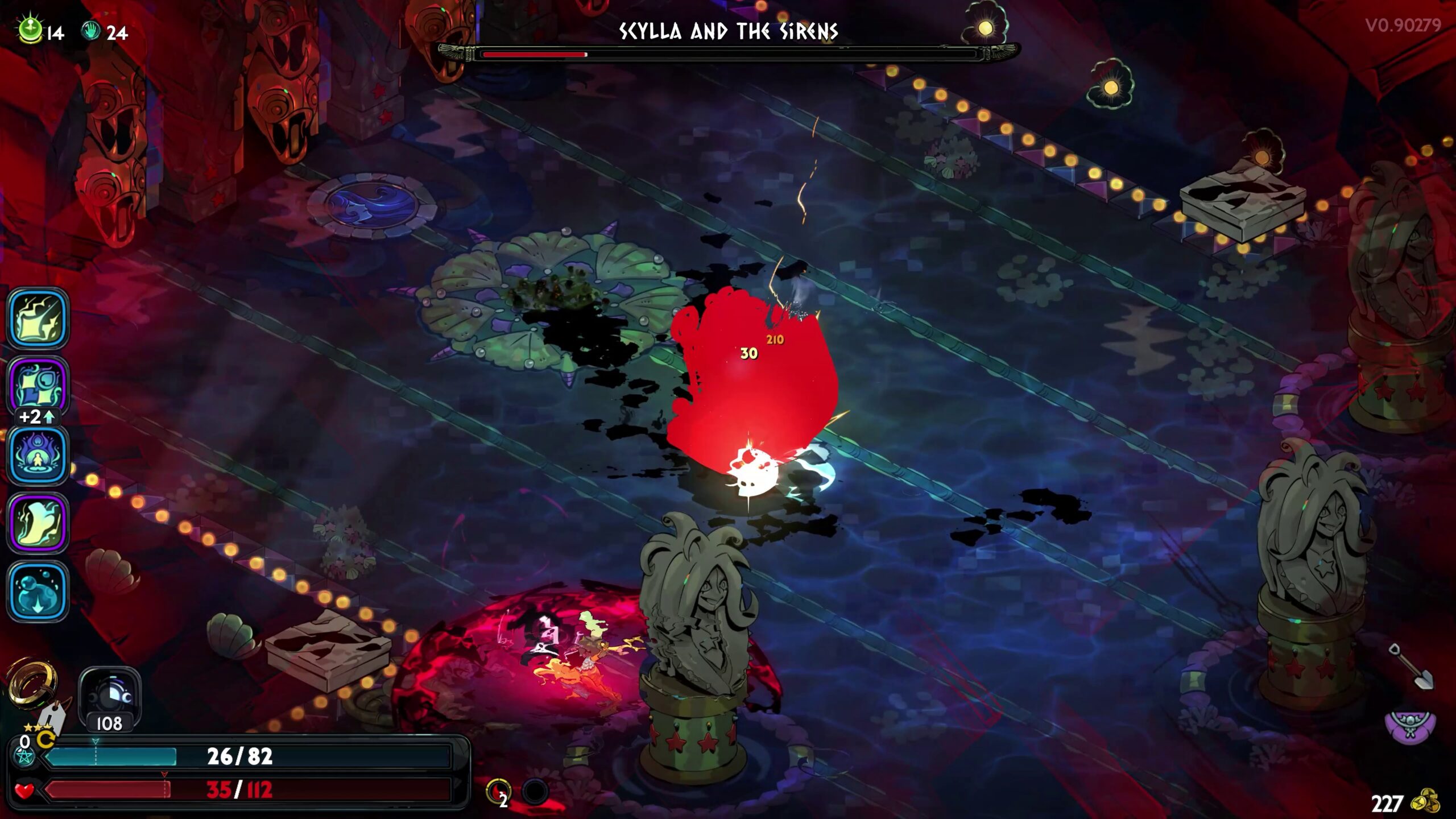Image resolution: width=1456 pixels, height=819 pixels.
Task: Select the glowing foot sprint boon
Action: 38,523
